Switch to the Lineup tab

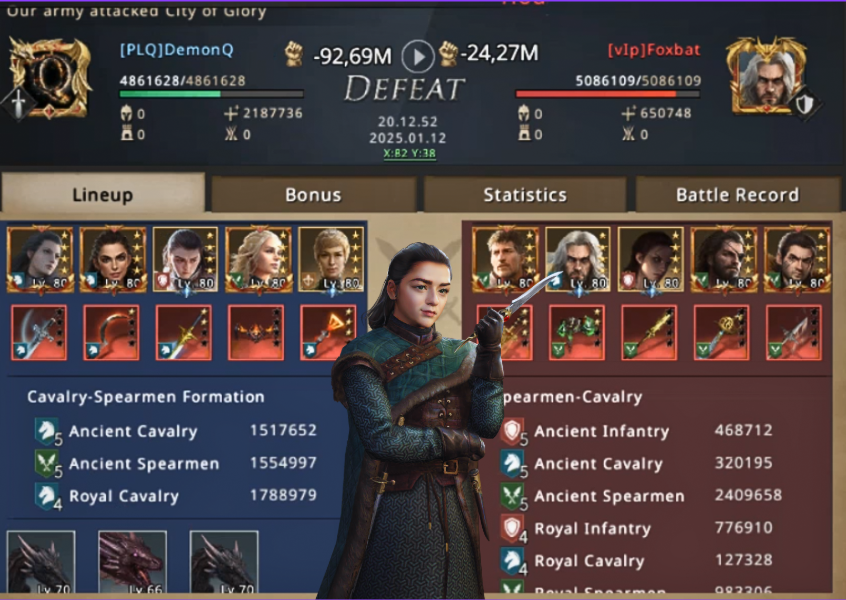click(x=103, y=194)
